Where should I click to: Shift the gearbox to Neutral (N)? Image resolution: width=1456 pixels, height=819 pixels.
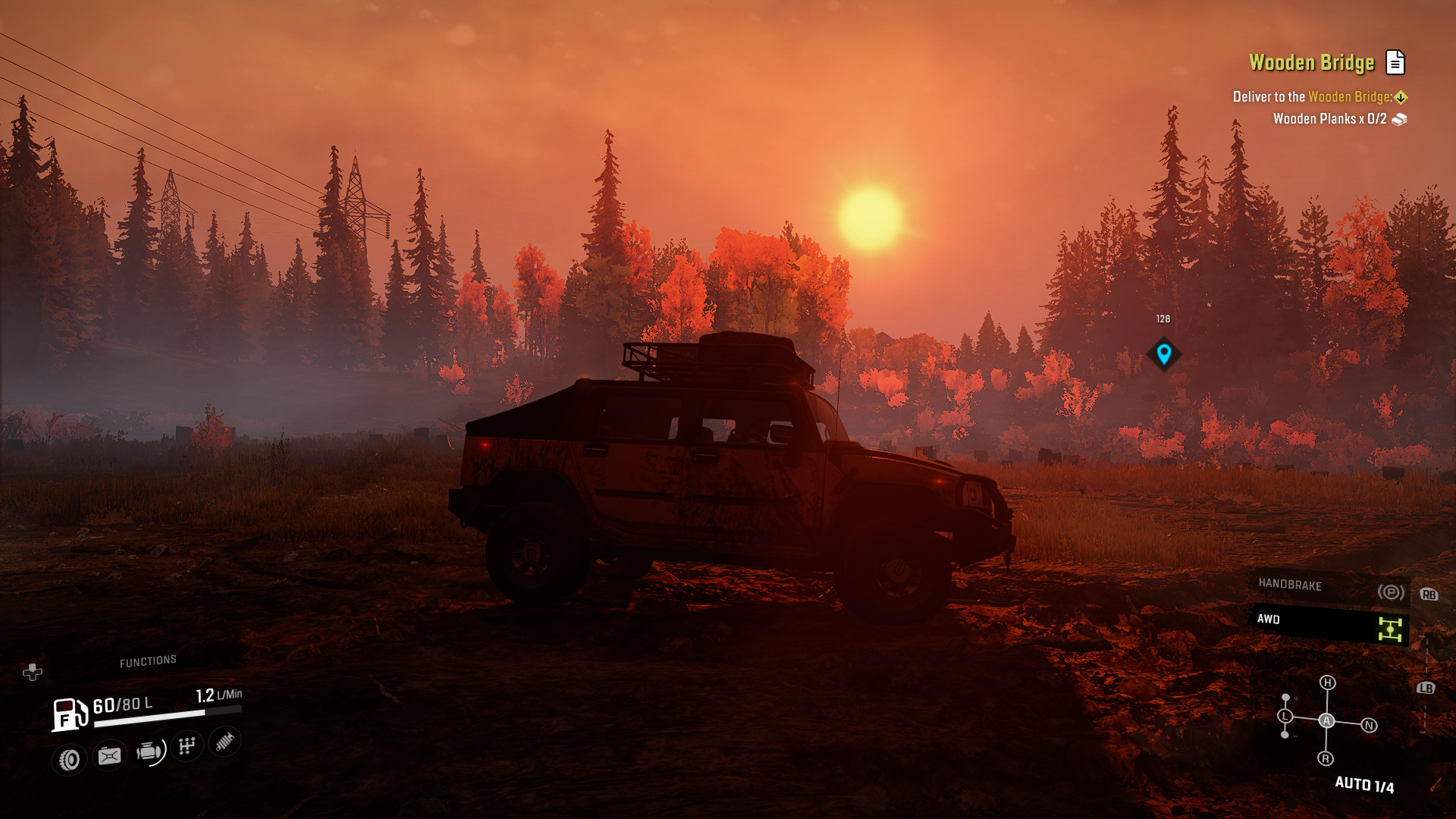[1369, 726]
